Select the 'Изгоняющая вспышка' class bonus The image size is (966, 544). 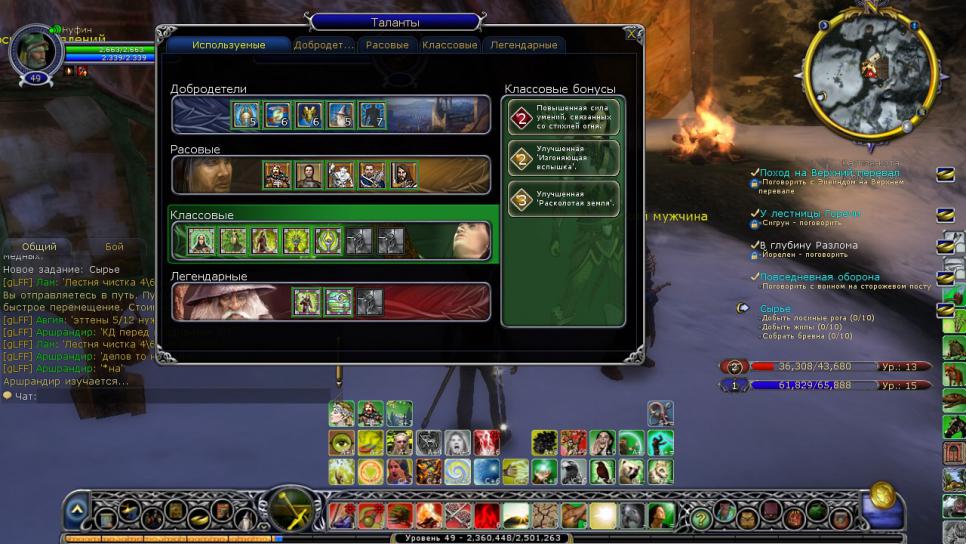tap(563, 158)
